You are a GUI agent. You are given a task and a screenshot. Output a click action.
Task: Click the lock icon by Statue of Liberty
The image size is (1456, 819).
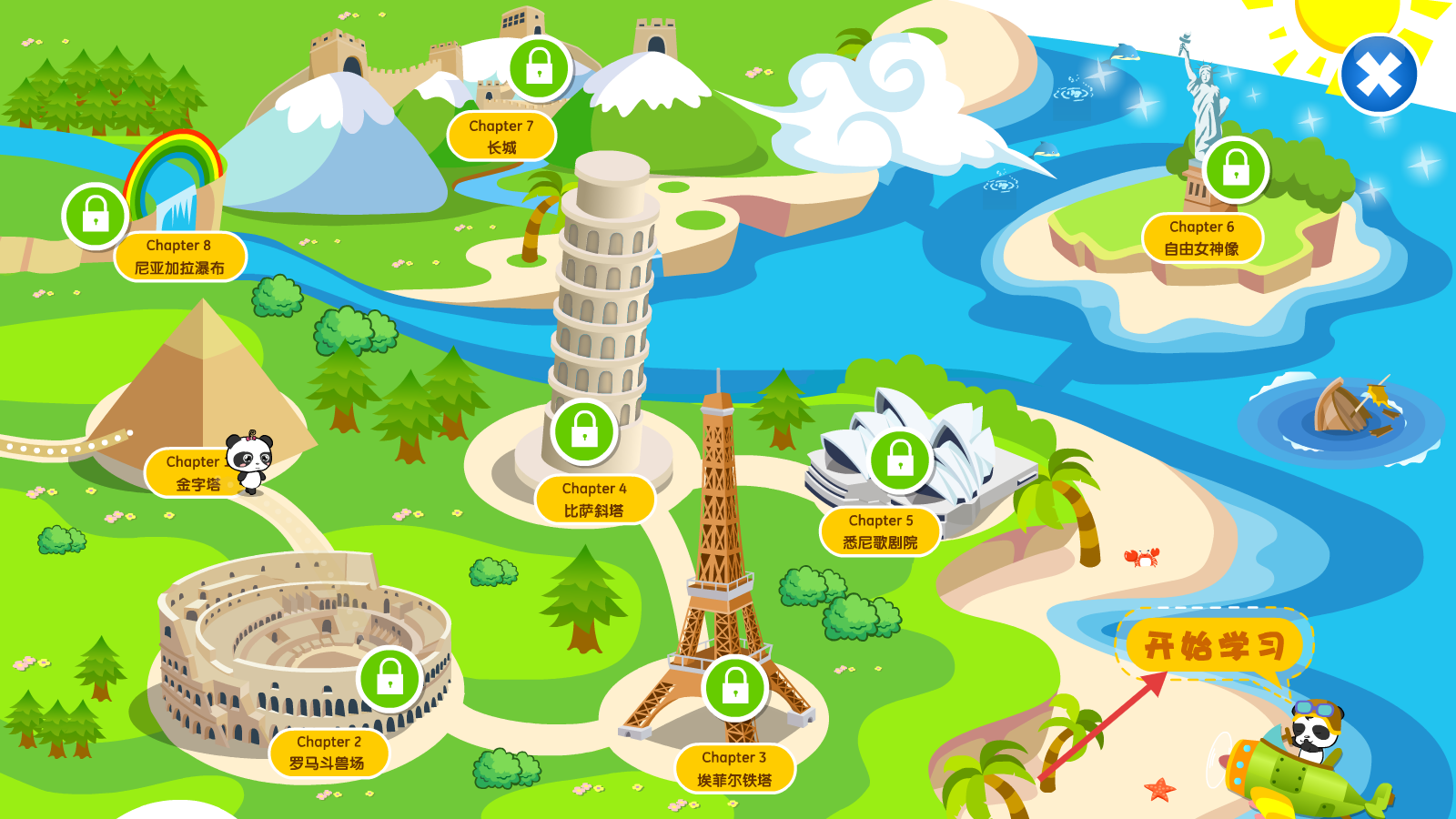[1236, 169]
